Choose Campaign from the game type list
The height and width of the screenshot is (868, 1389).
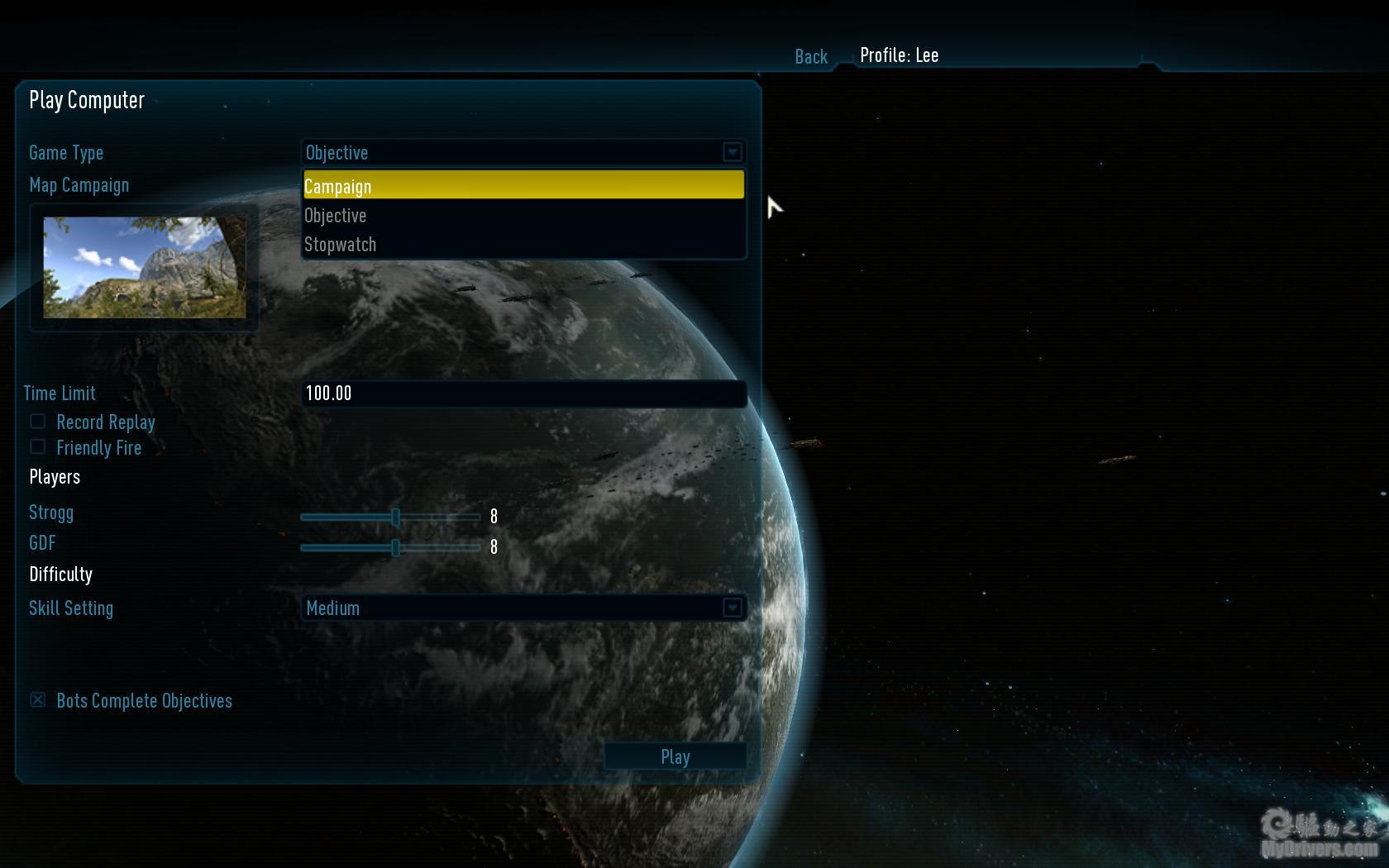[x=523, y=186]
